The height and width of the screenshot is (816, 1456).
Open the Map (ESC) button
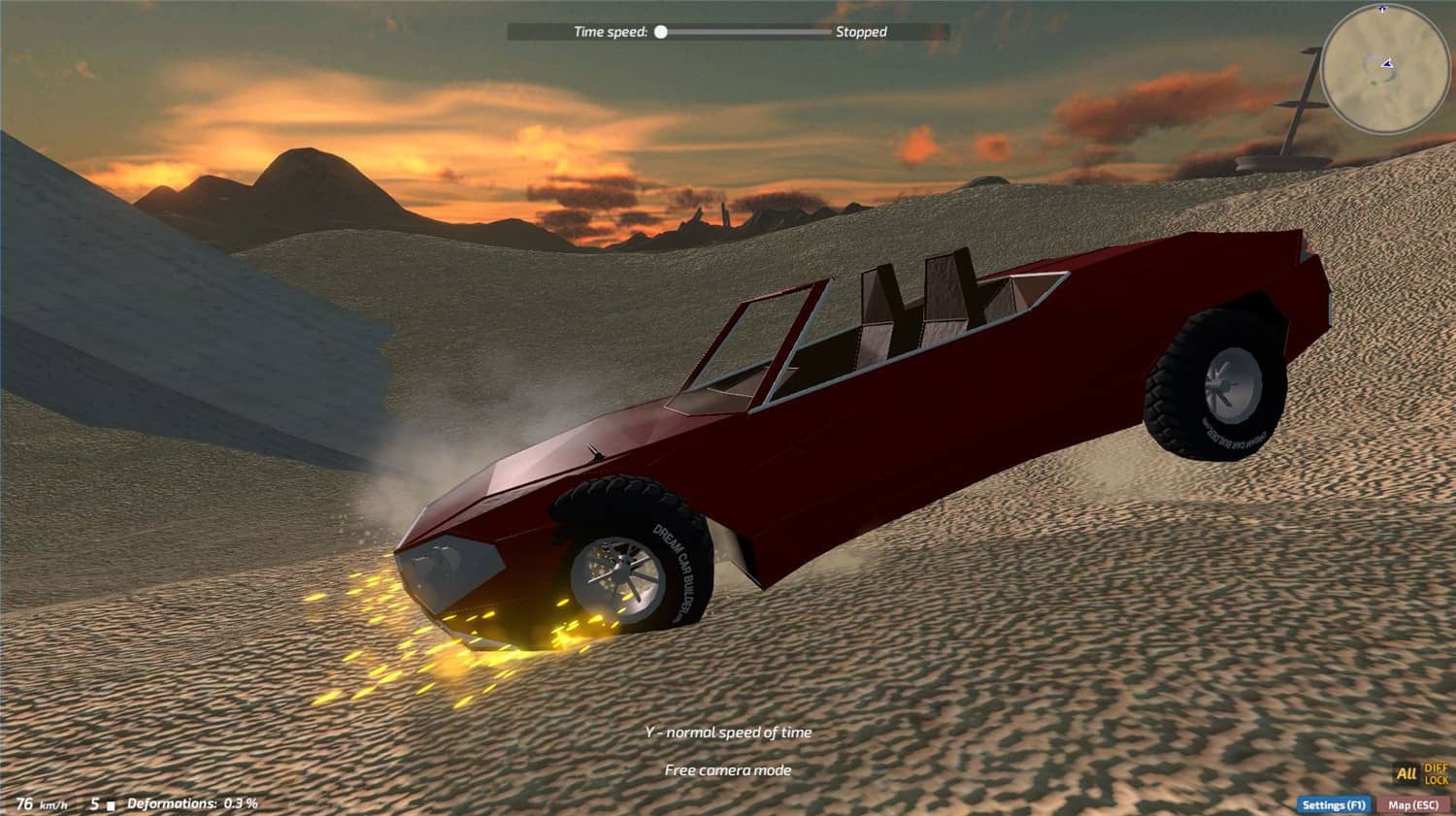[1413, 804]
